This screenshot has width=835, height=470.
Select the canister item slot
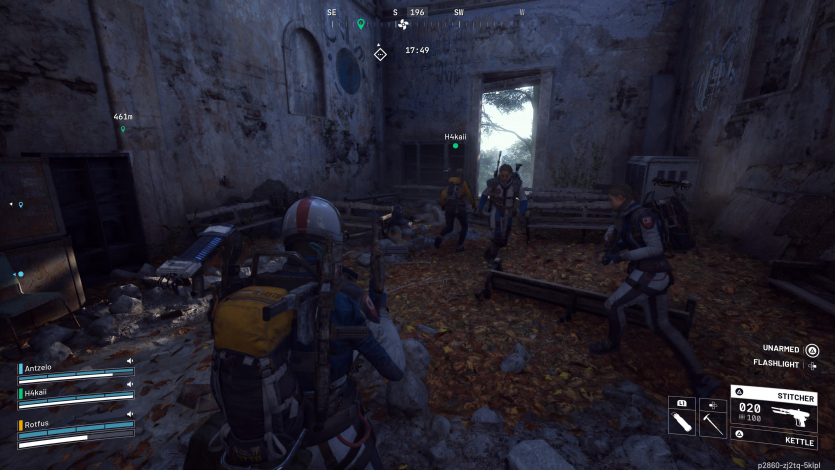(x=682, y=418)
